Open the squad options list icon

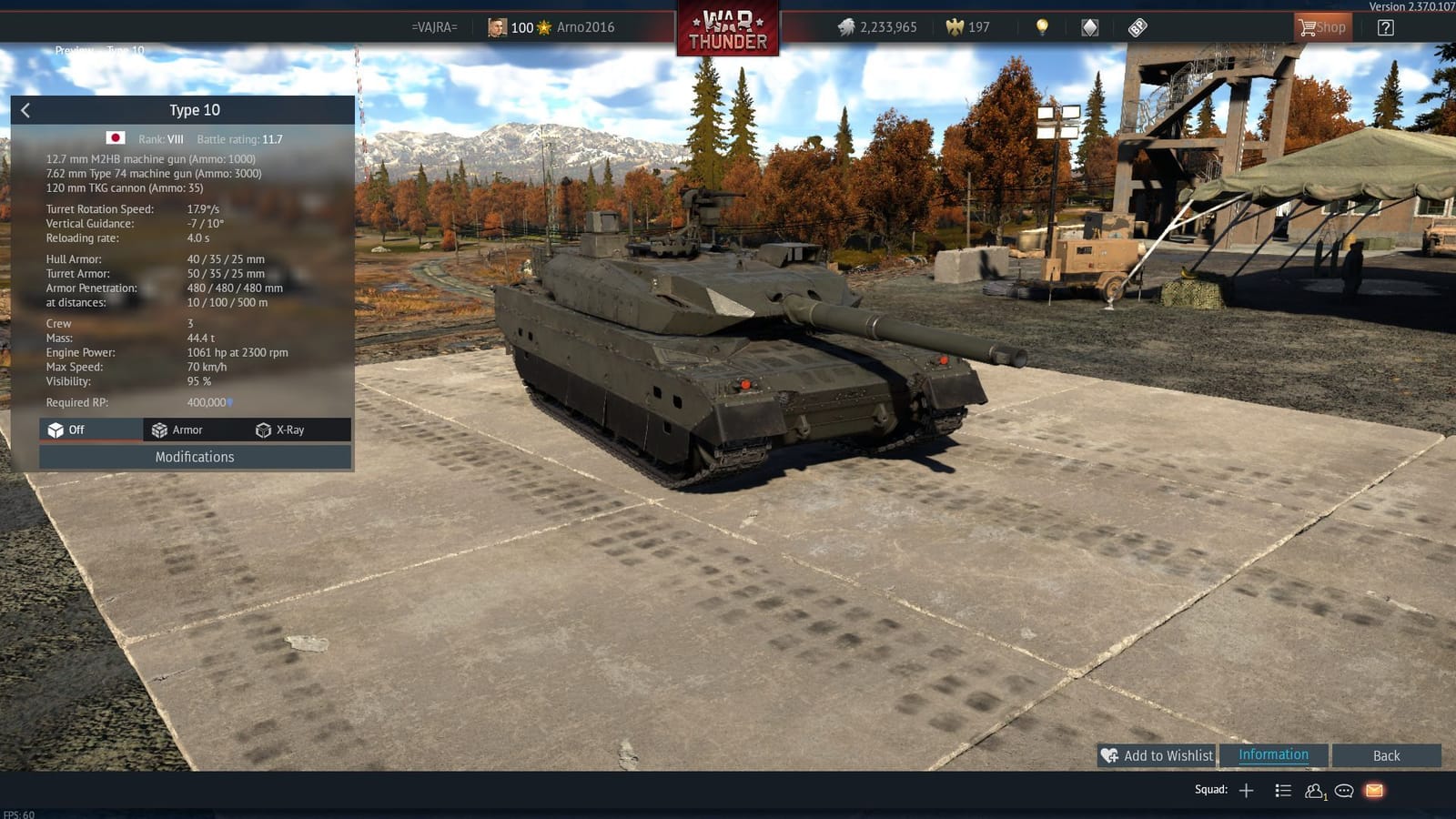[1283, 790]
